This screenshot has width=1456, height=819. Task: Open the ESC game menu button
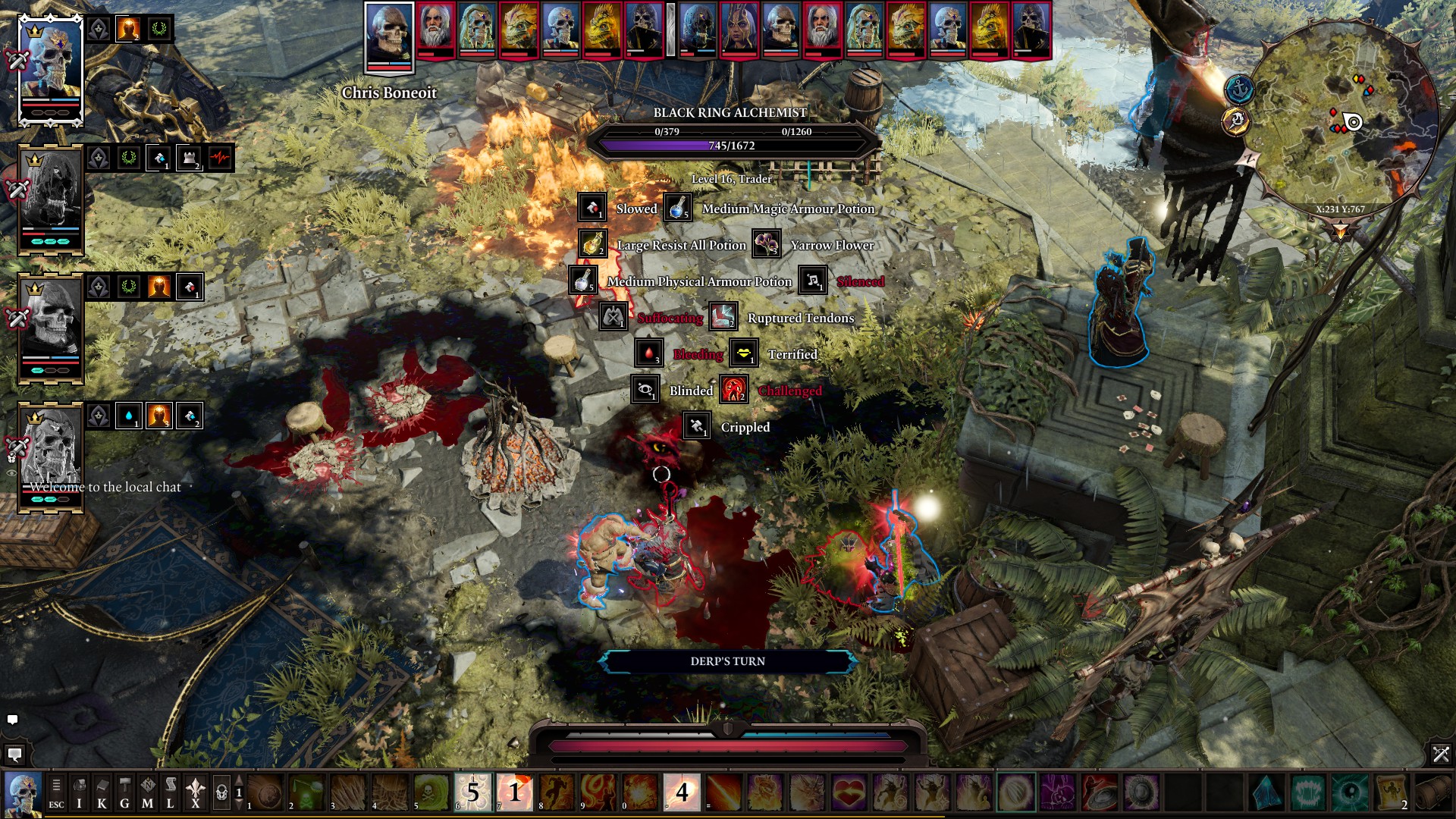tap(56, 793)
